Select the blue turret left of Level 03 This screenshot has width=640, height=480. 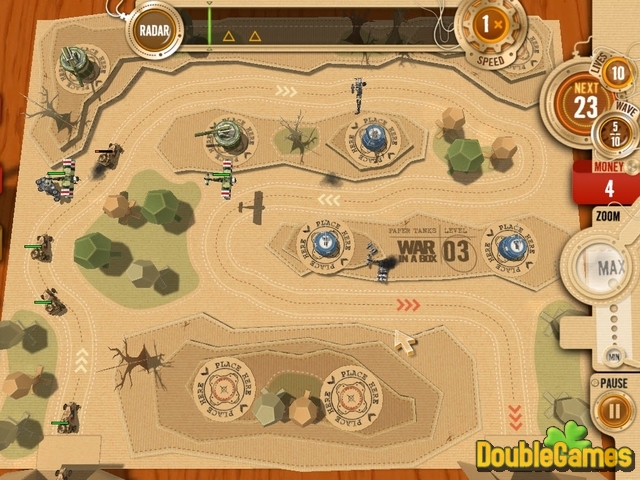(x=323, y=243)
